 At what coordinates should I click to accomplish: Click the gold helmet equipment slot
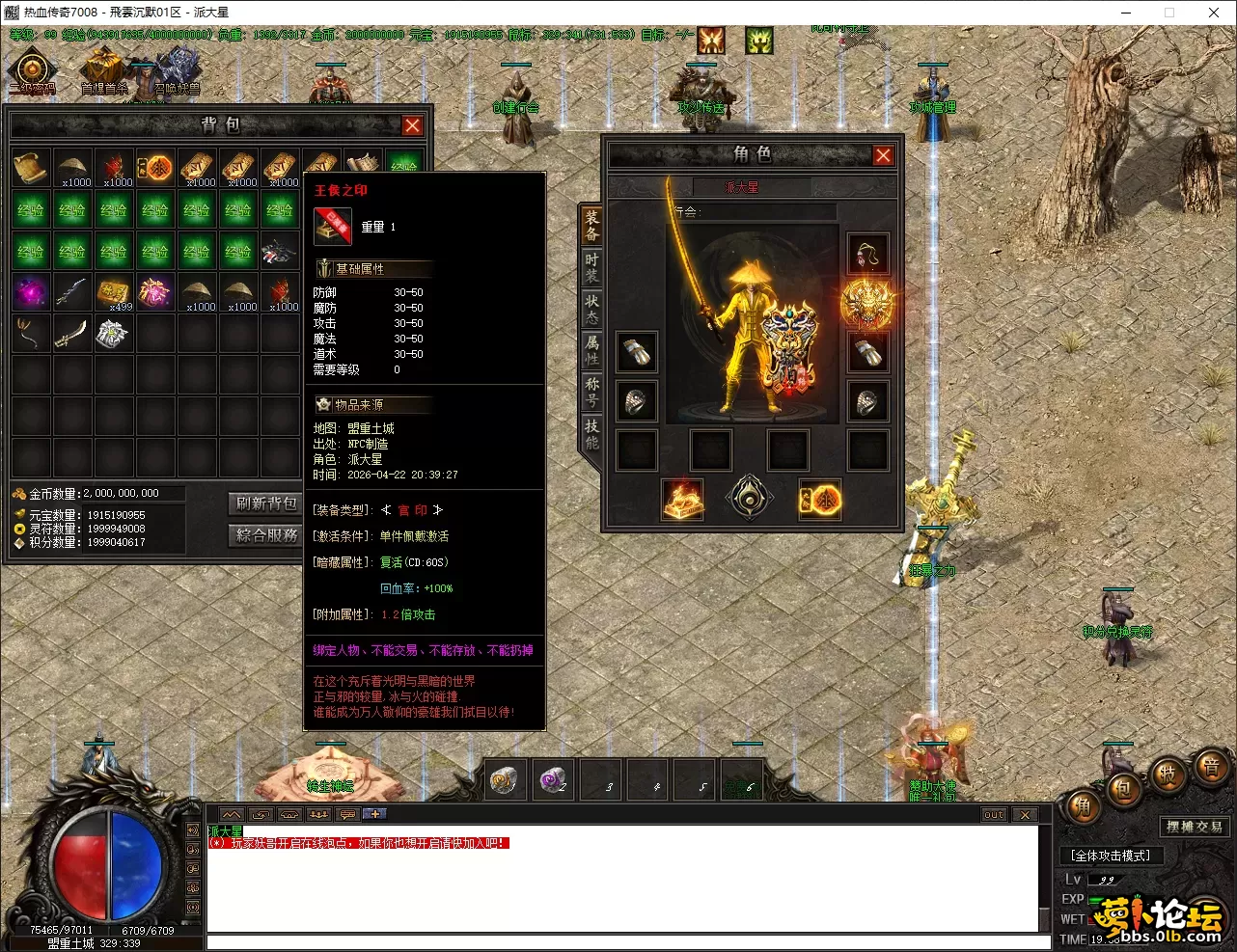tap(866, 303)
